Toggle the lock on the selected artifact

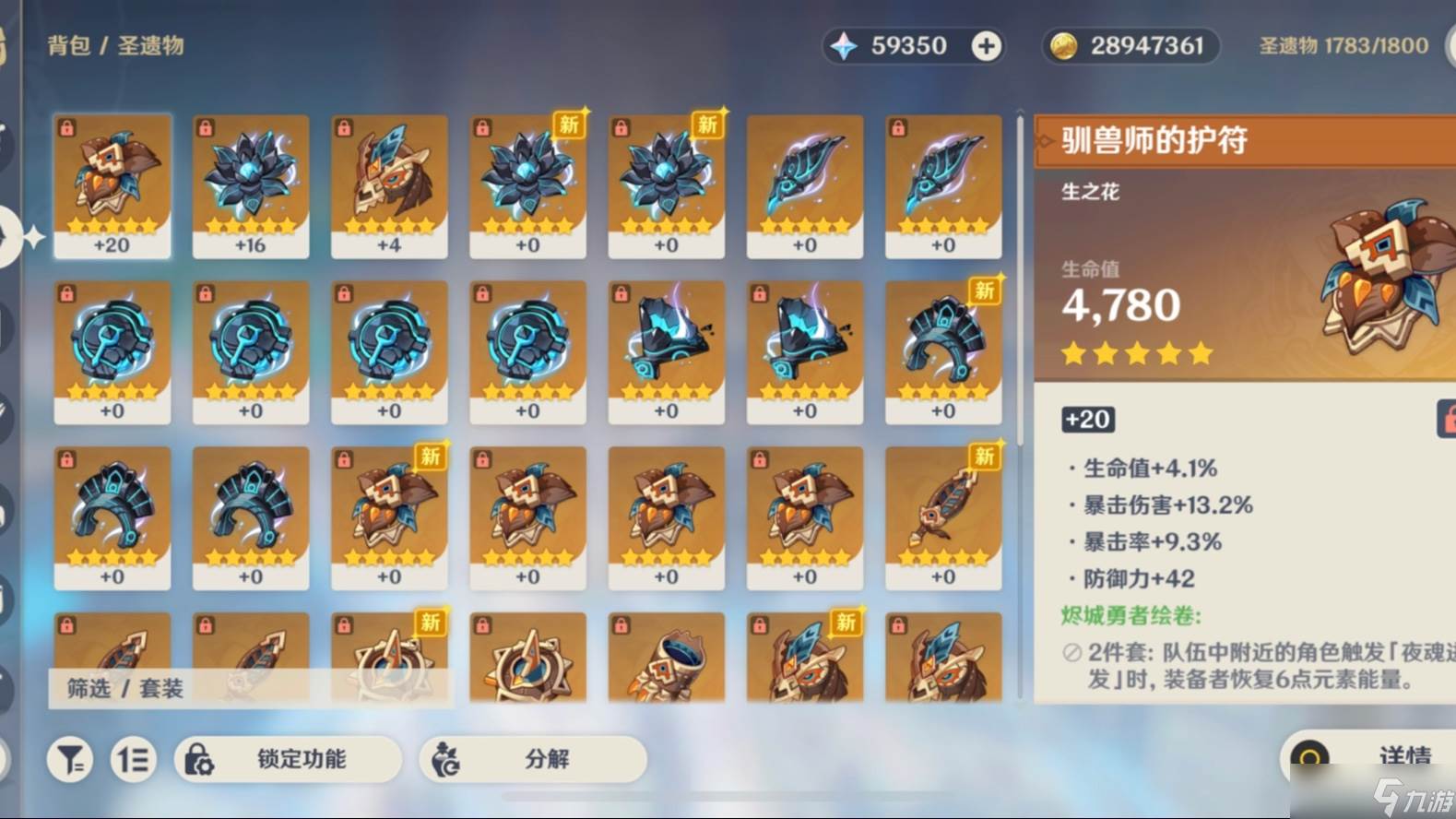1447,420
